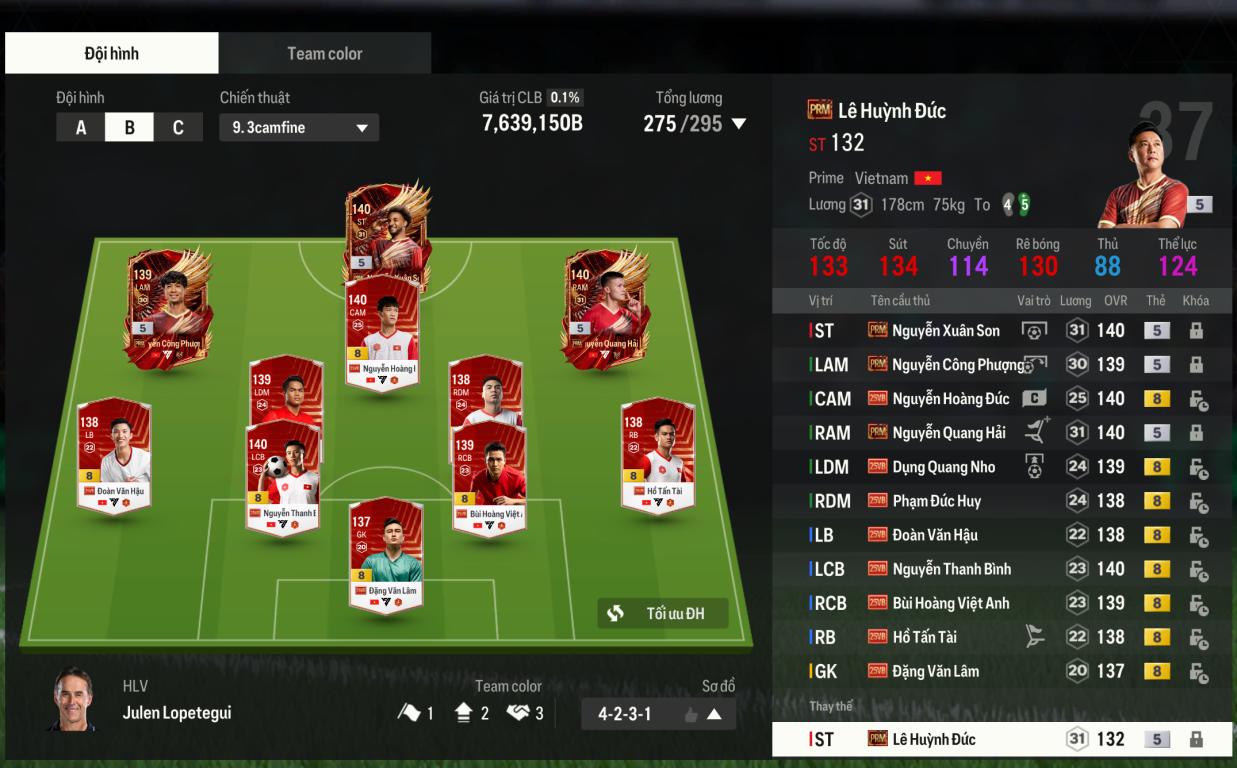
Task: Switch to the Team color tab
Action: coord(324,53)
